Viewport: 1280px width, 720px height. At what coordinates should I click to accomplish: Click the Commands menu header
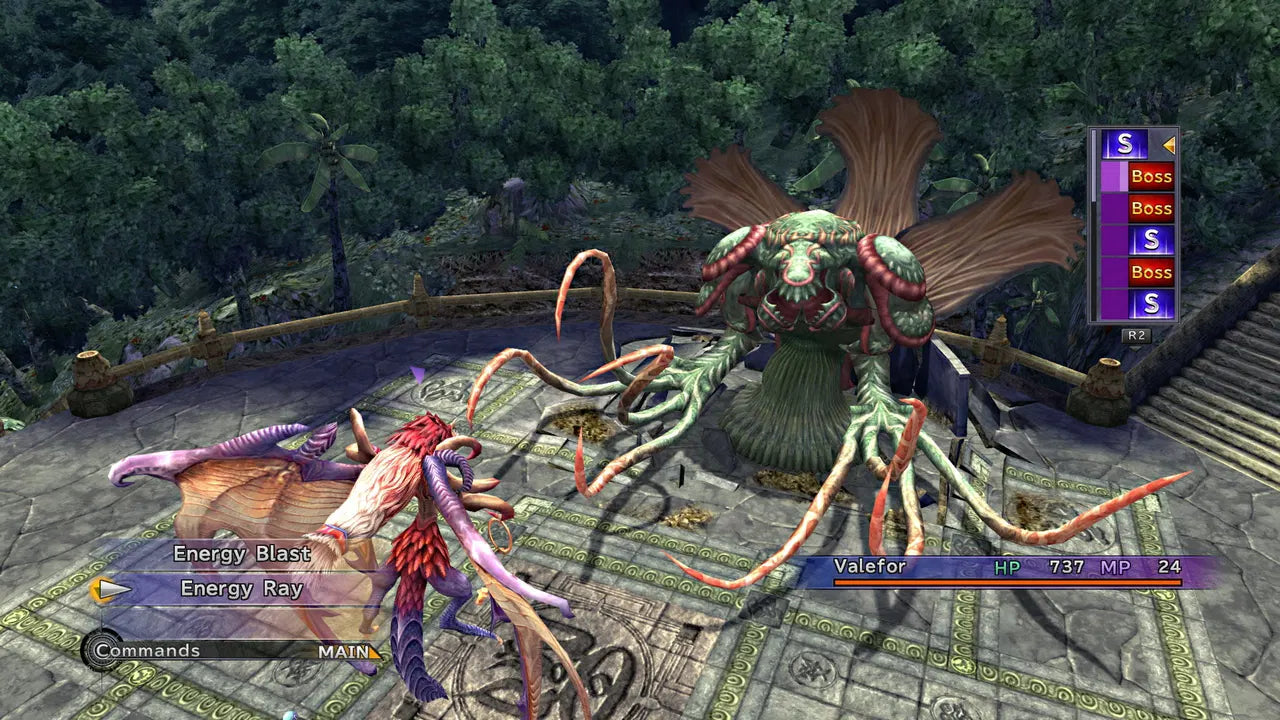click(150, 651)
